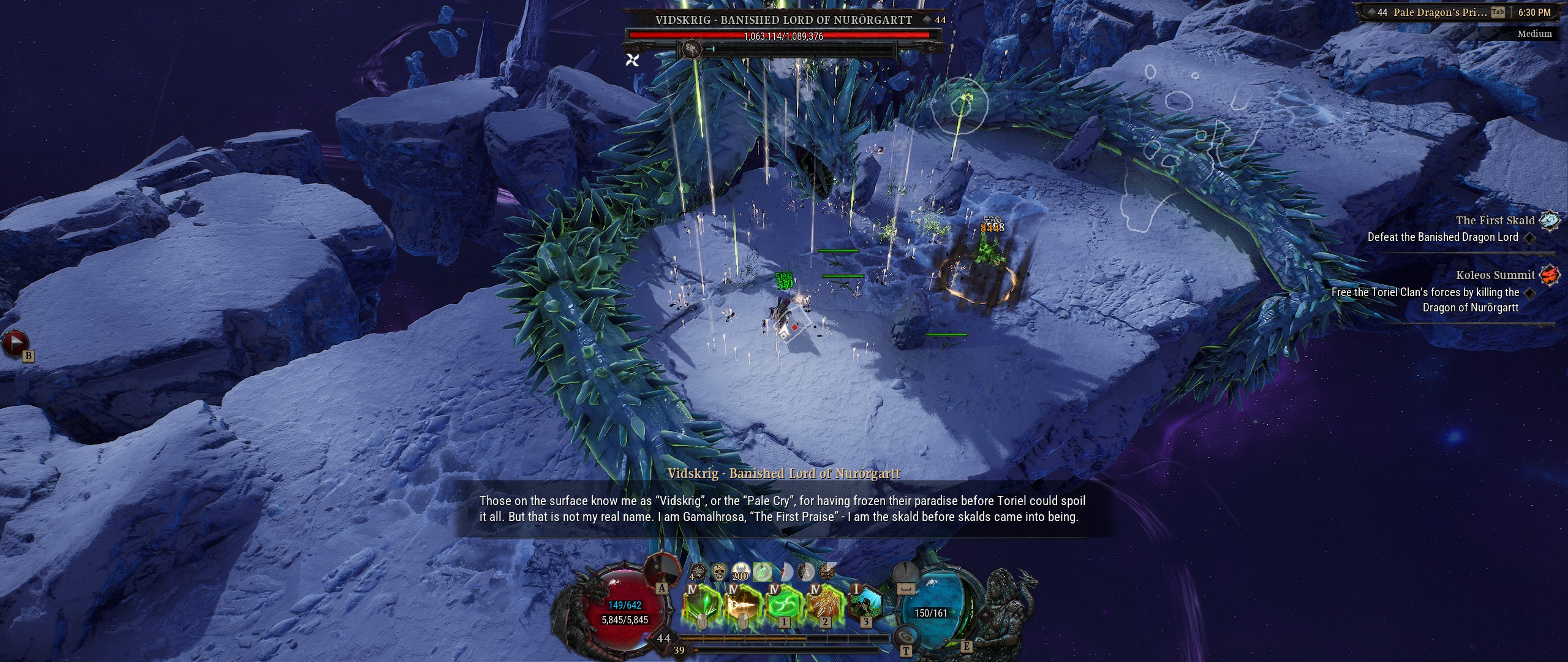Activate the forest archer skill
The image size is (1568, 662).
pyautogui.click(x=865, y=606)
